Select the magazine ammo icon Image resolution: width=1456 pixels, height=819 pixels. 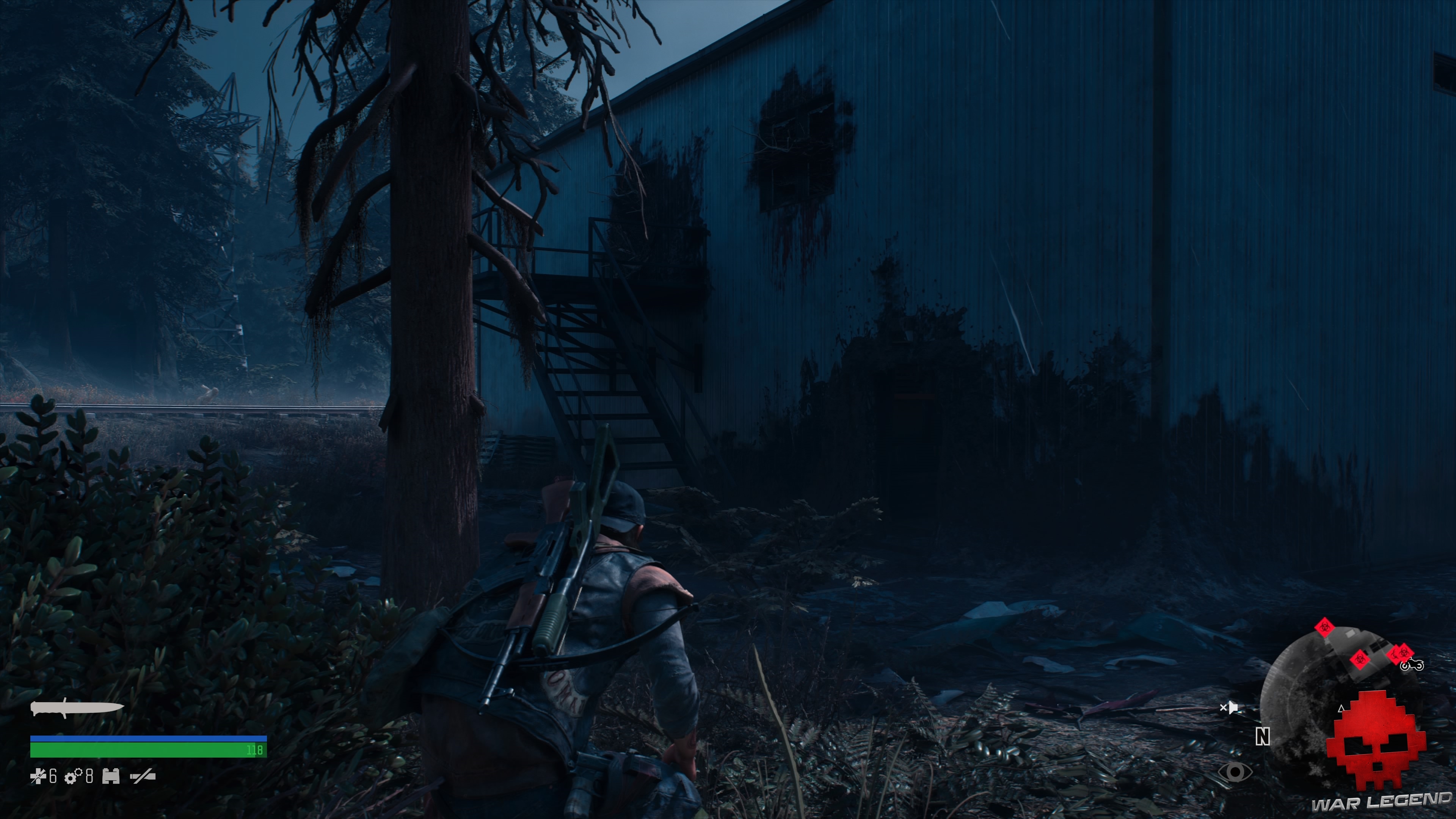[111, 777]
